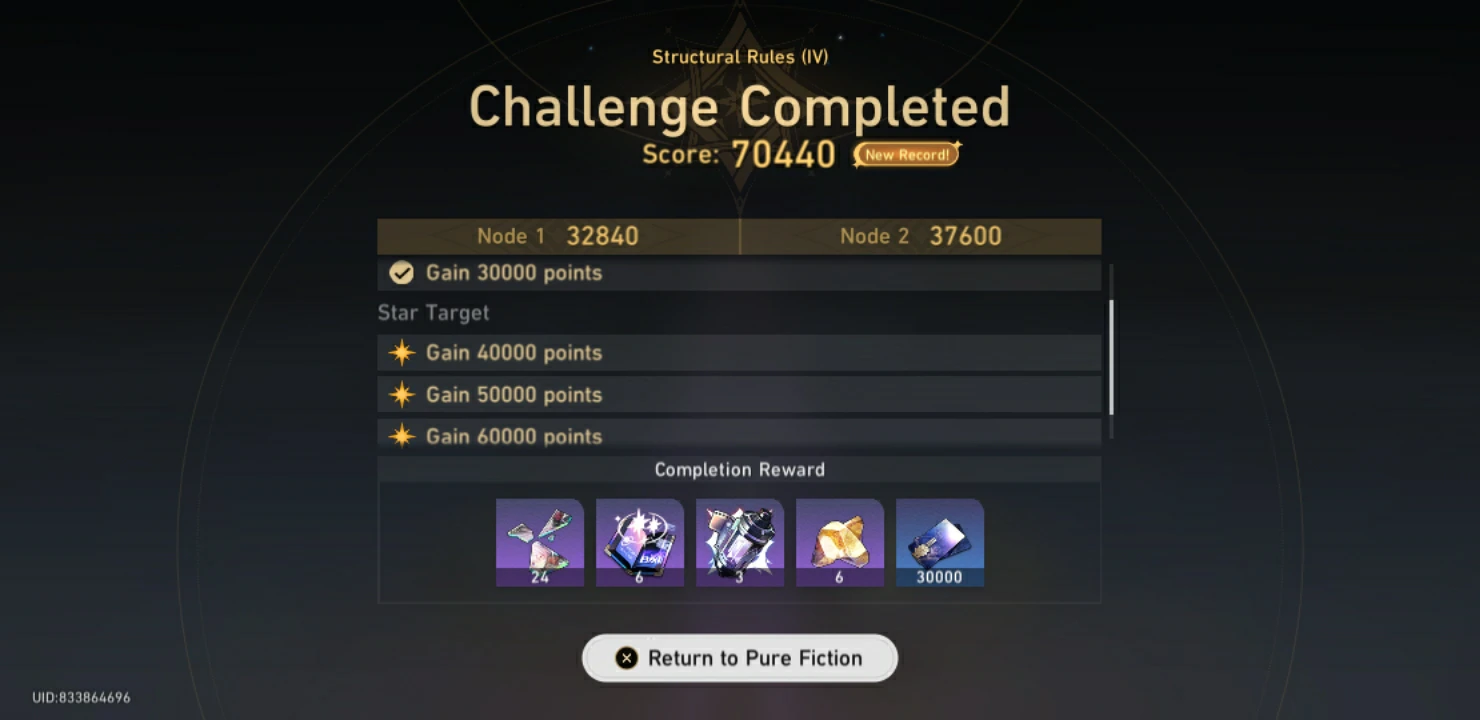This screenshot has width=1480, height=720.
Task: Open the Structural Rules (IV) header
Action: (x=739, y=57)
